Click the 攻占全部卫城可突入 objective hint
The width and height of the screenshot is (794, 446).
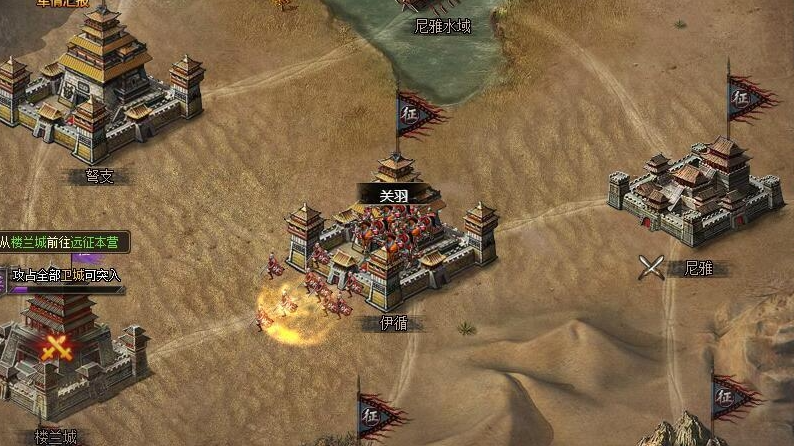[x=64, y=275]
